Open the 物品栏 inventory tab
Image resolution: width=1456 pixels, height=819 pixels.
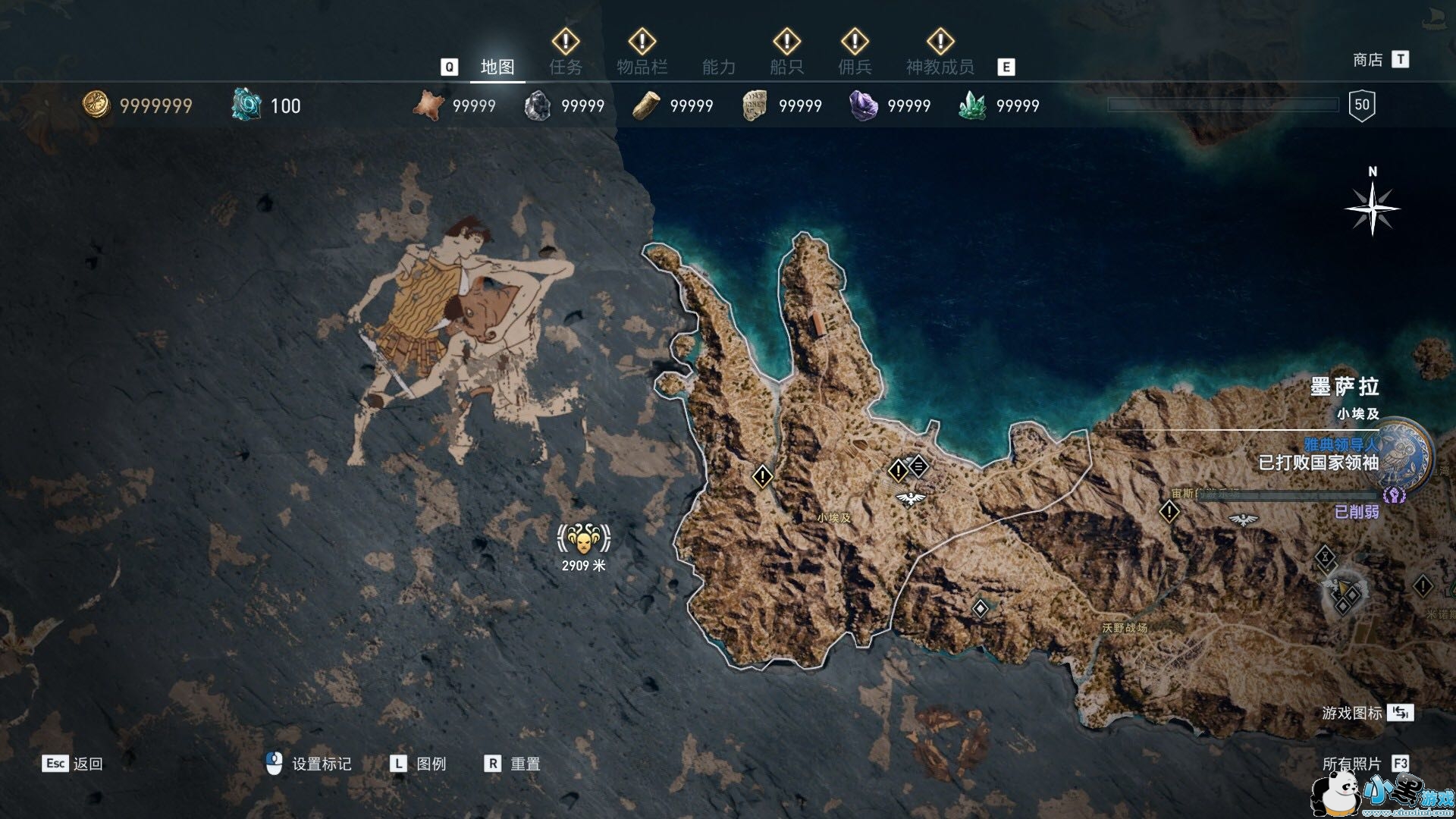pyautogui.click(x=642, y=67)
